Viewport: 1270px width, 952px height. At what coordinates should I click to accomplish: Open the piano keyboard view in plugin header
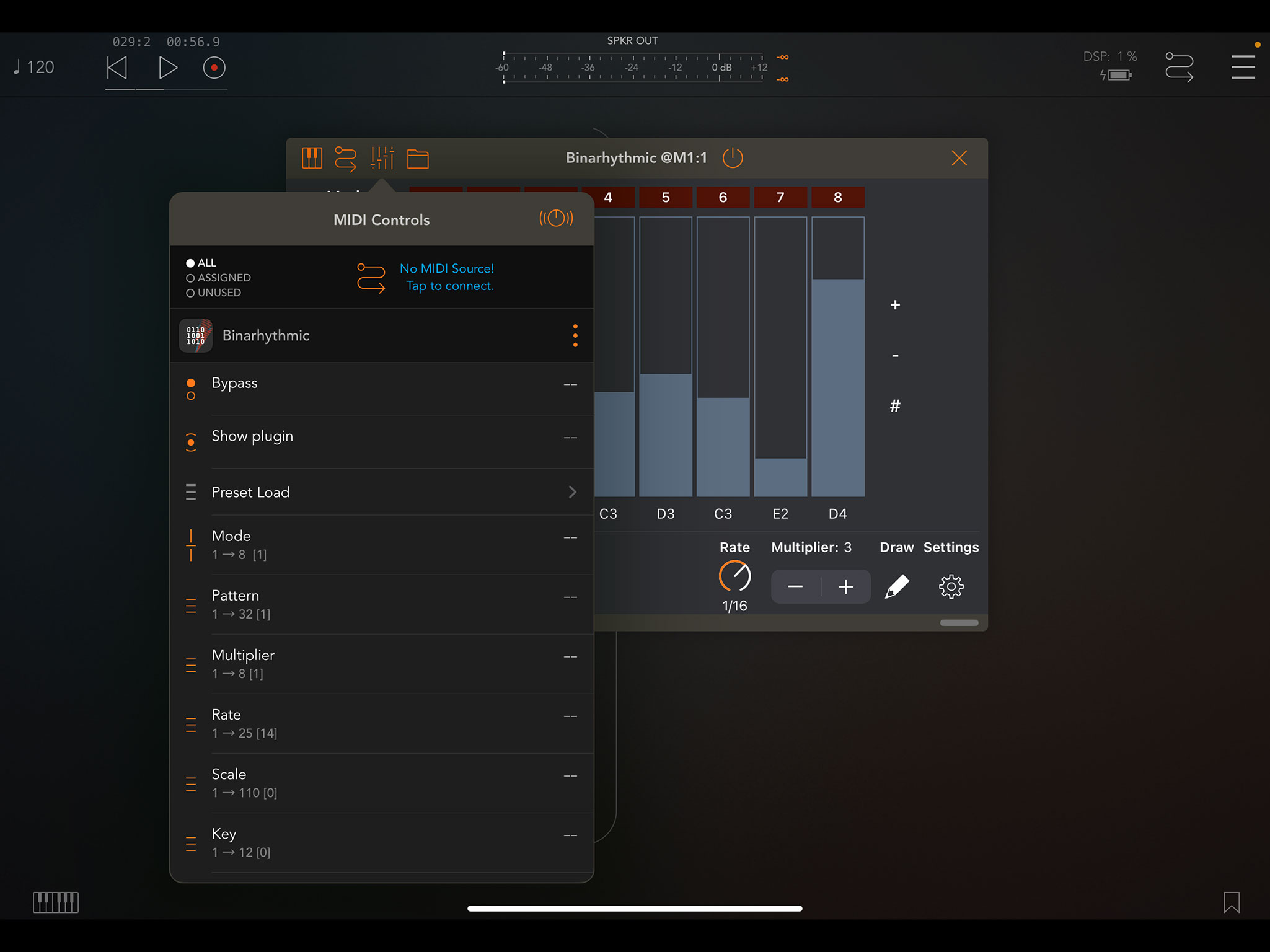point(312,158)
